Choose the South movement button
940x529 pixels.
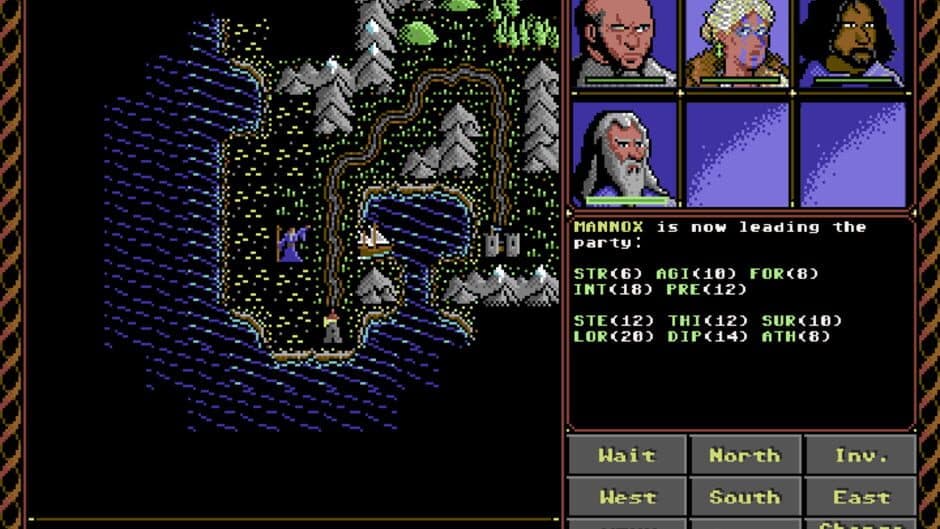tap(744, 496)
